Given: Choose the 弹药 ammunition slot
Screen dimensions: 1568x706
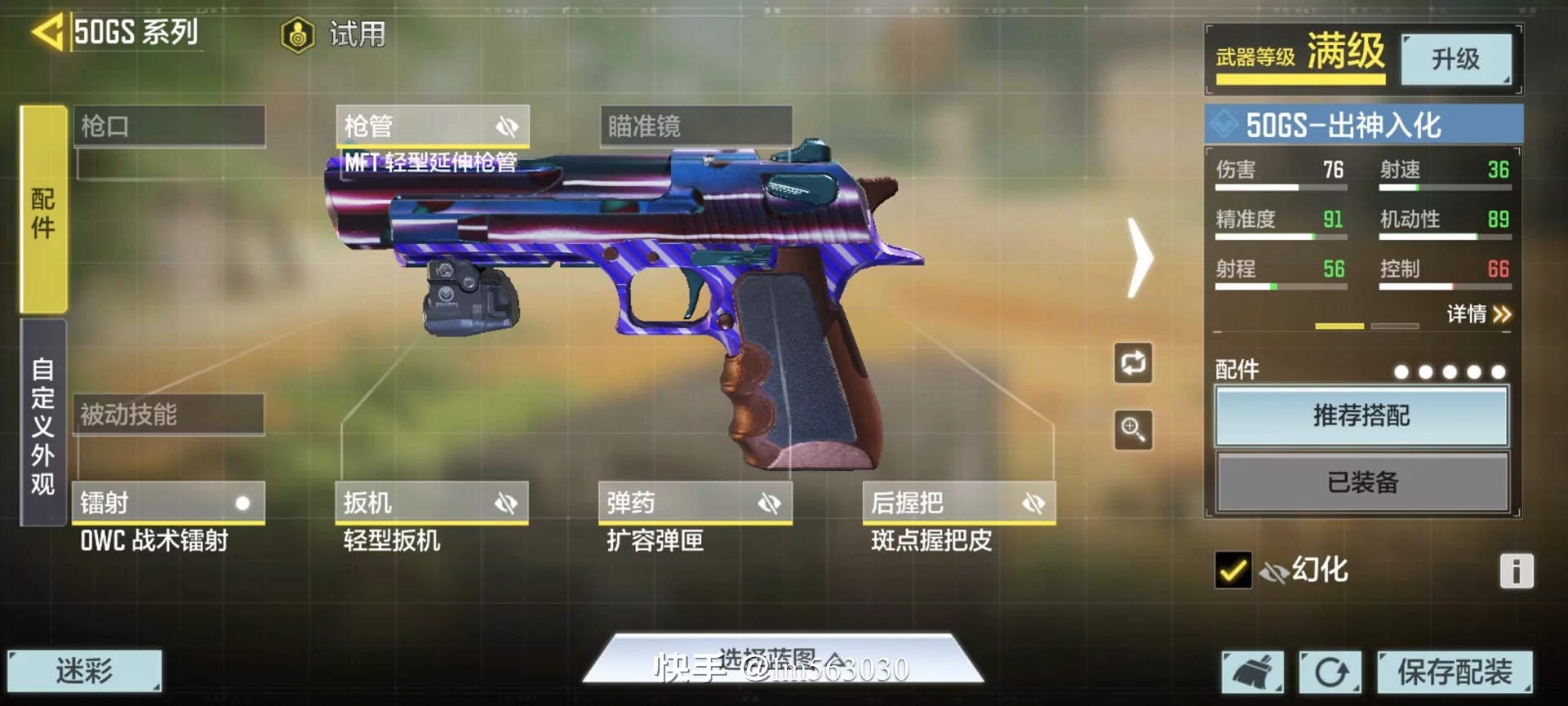Looking at the screenshot, I should [x=695, y=502].
